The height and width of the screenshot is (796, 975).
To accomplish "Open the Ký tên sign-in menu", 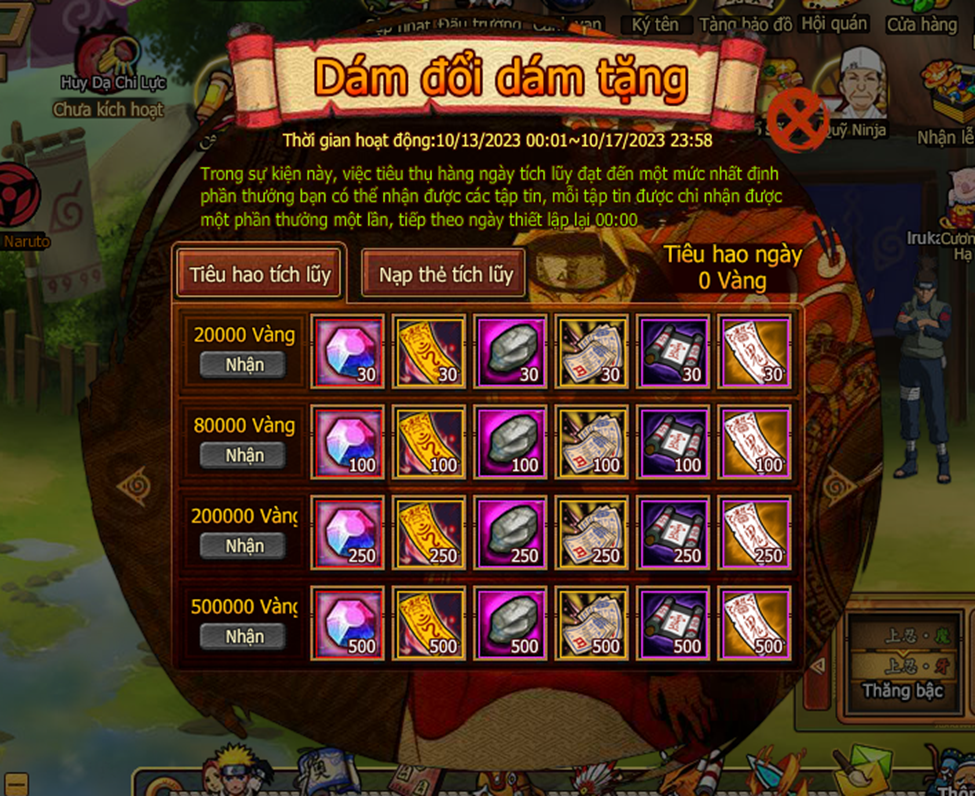I will click(655, 22).
